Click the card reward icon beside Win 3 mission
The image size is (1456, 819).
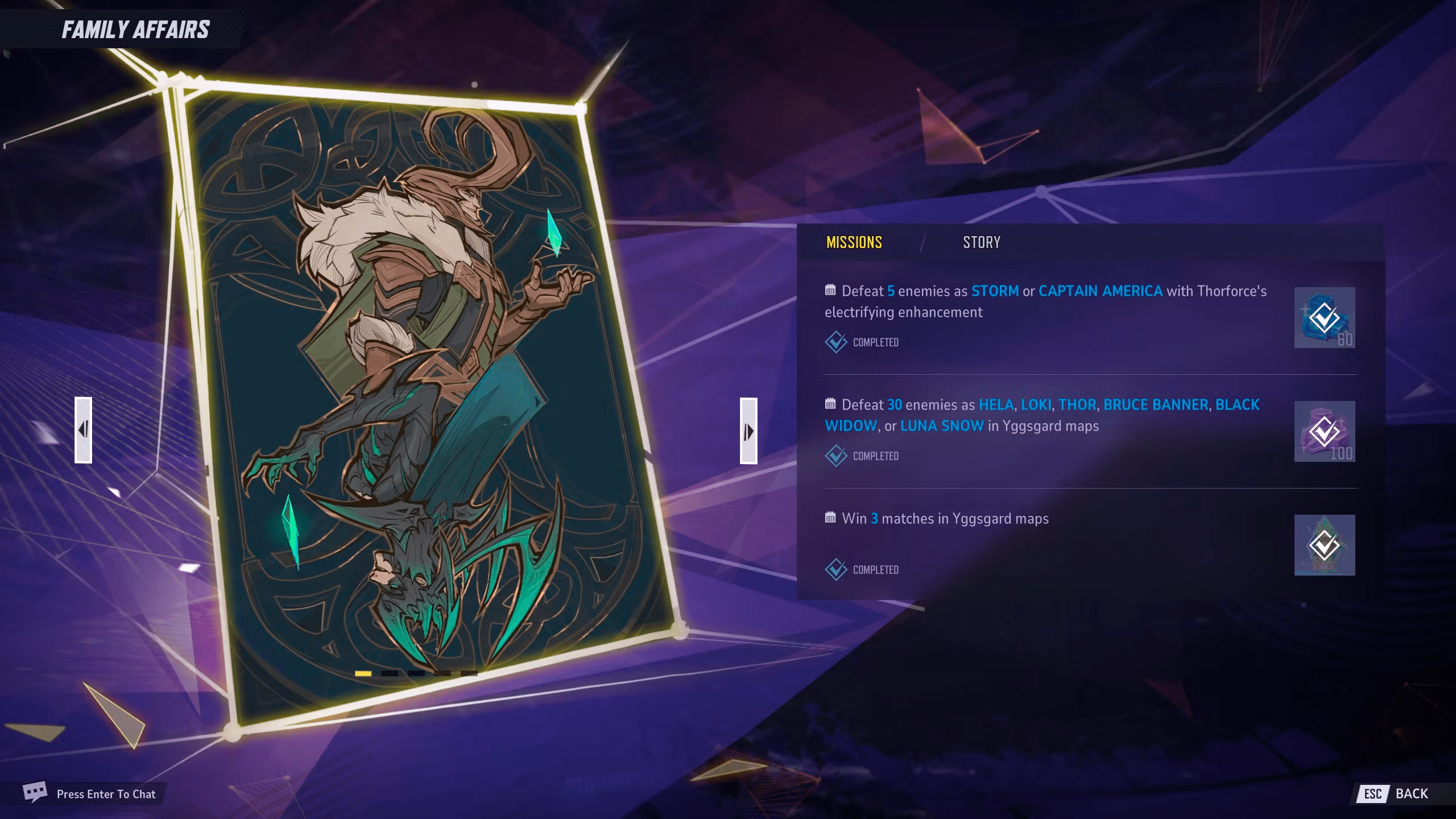[x=1324, y=544]
